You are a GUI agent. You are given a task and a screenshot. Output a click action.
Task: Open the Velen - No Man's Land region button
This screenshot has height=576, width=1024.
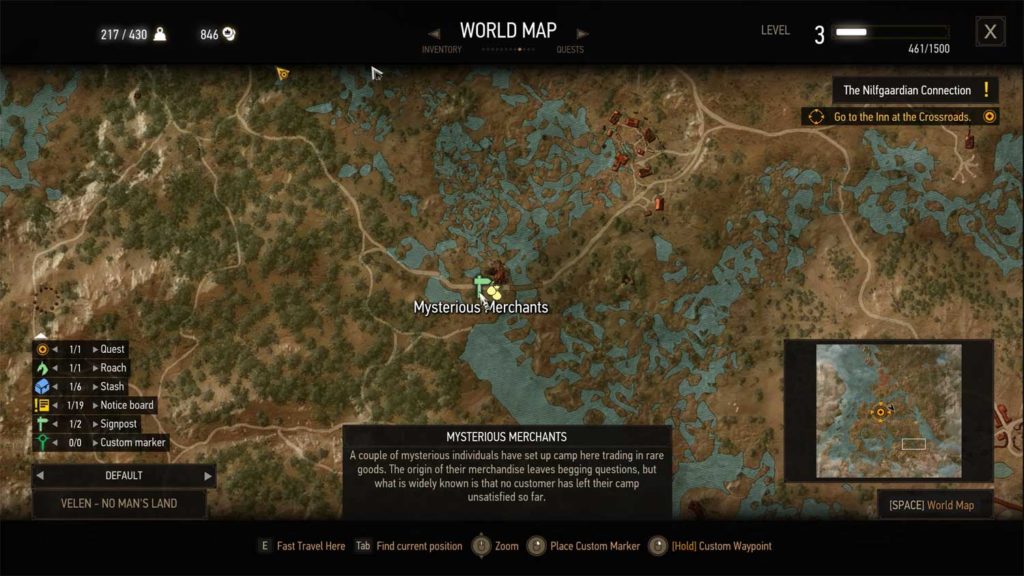coord(119,503)
